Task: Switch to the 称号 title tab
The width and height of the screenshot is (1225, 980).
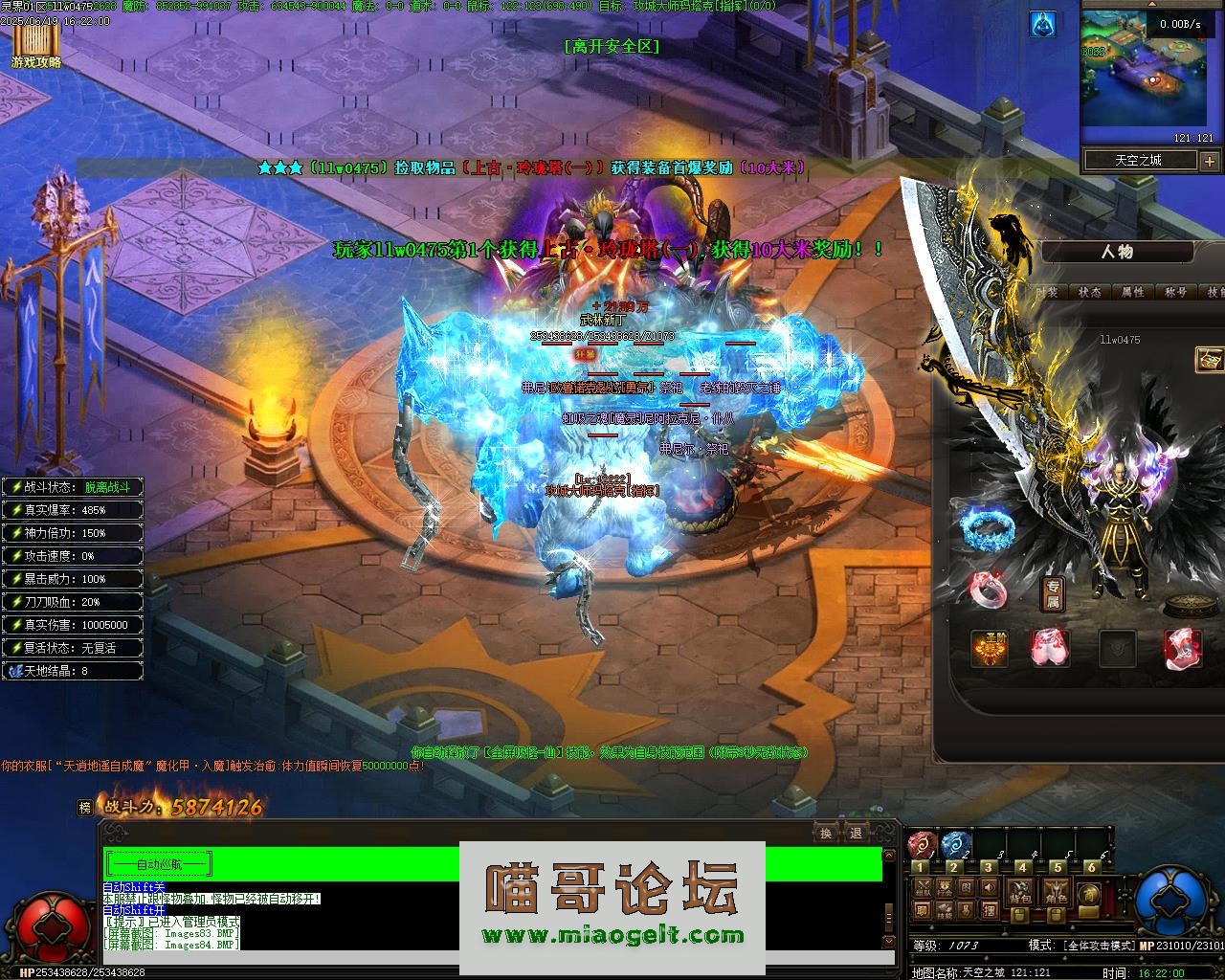Action: click(x=1175, y=292)
